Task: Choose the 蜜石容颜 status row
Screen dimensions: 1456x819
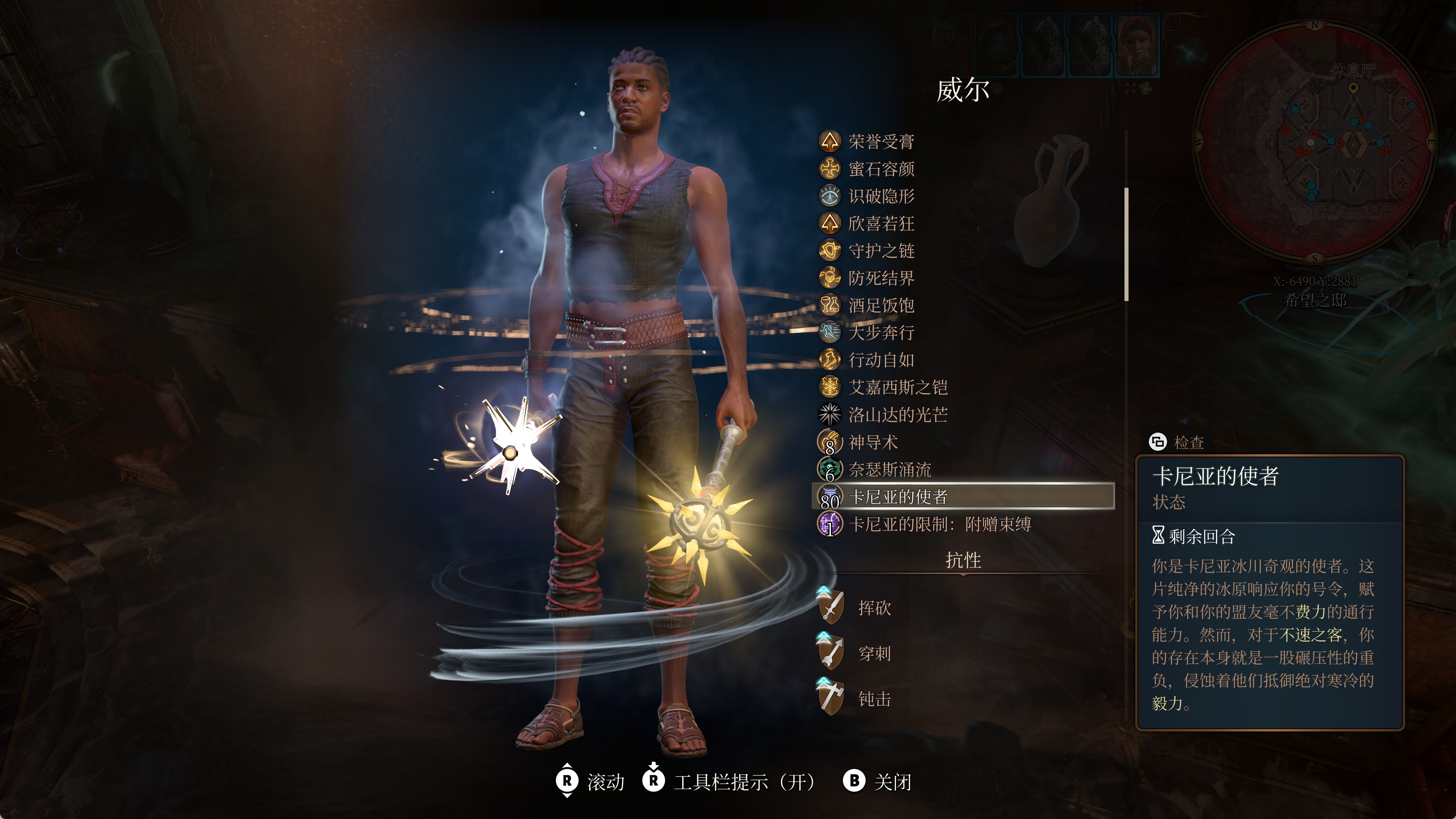Action: [x=880, y=168]
